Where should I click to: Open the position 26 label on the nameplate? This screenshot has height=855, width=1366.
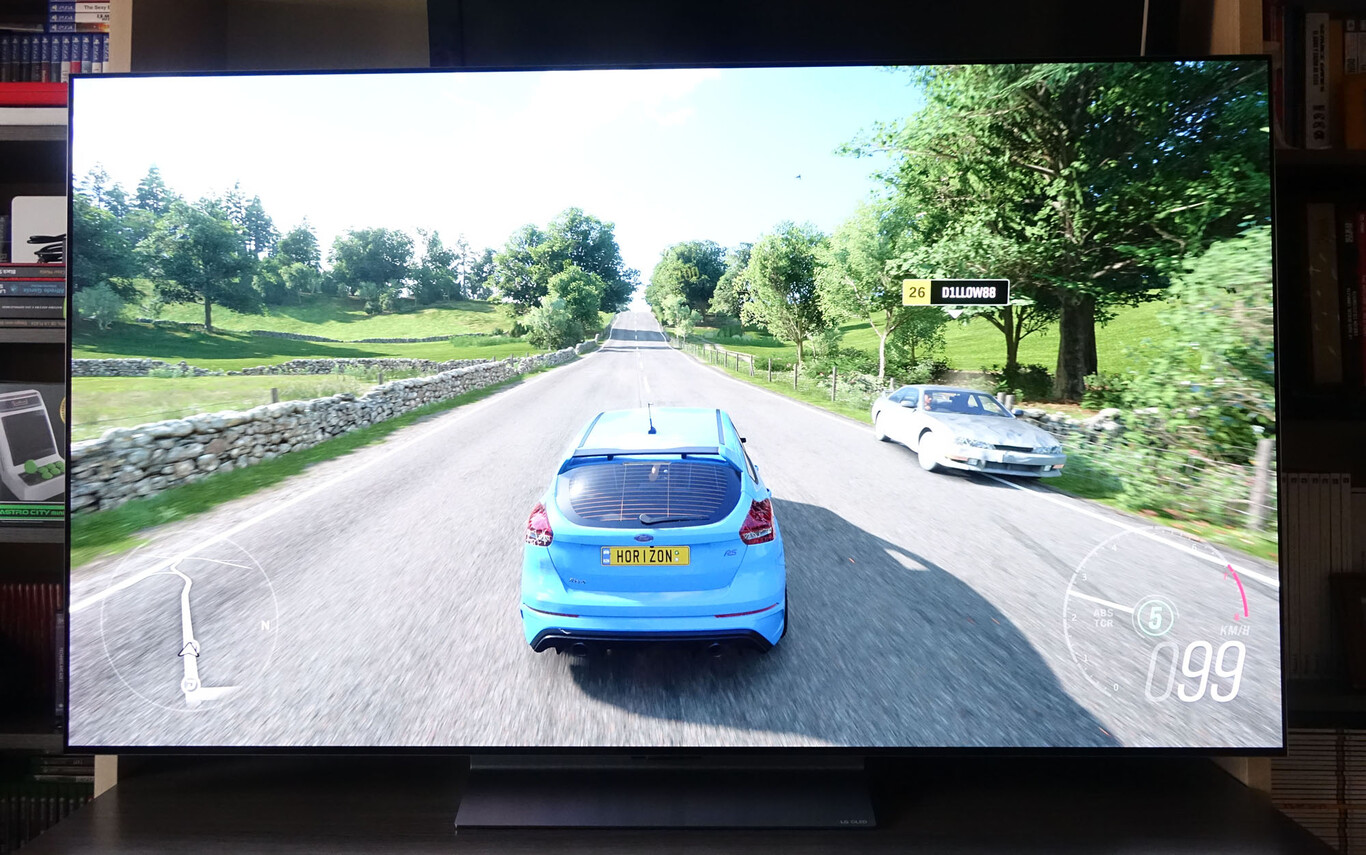917,292
